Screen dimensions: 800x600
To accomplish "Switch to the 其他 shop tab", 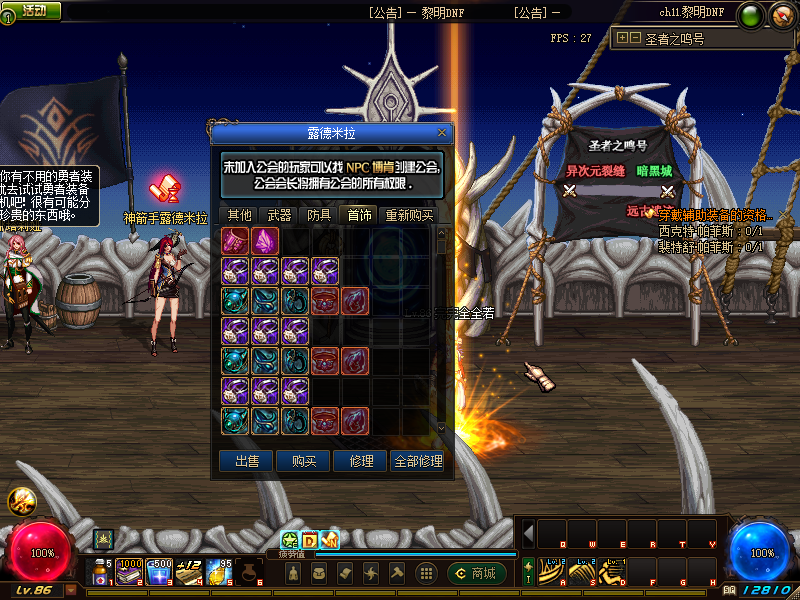I will point(240,215).
